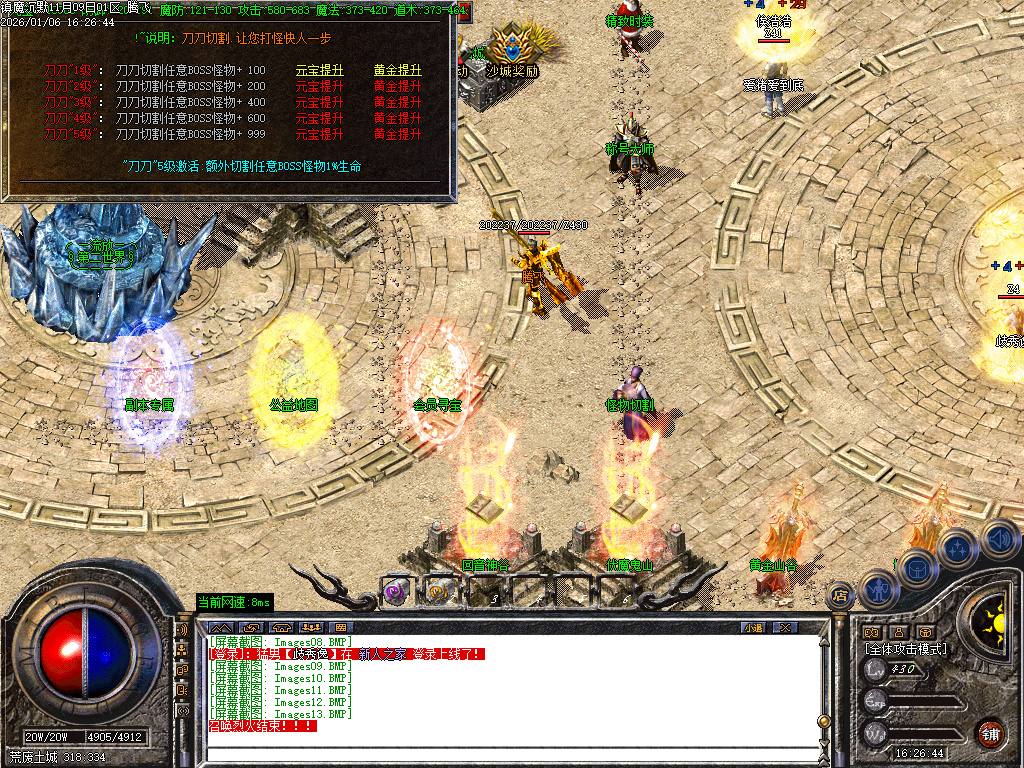1024x768 pixels.
Task: Close the chat window with X button
Action: coord(785,627)
